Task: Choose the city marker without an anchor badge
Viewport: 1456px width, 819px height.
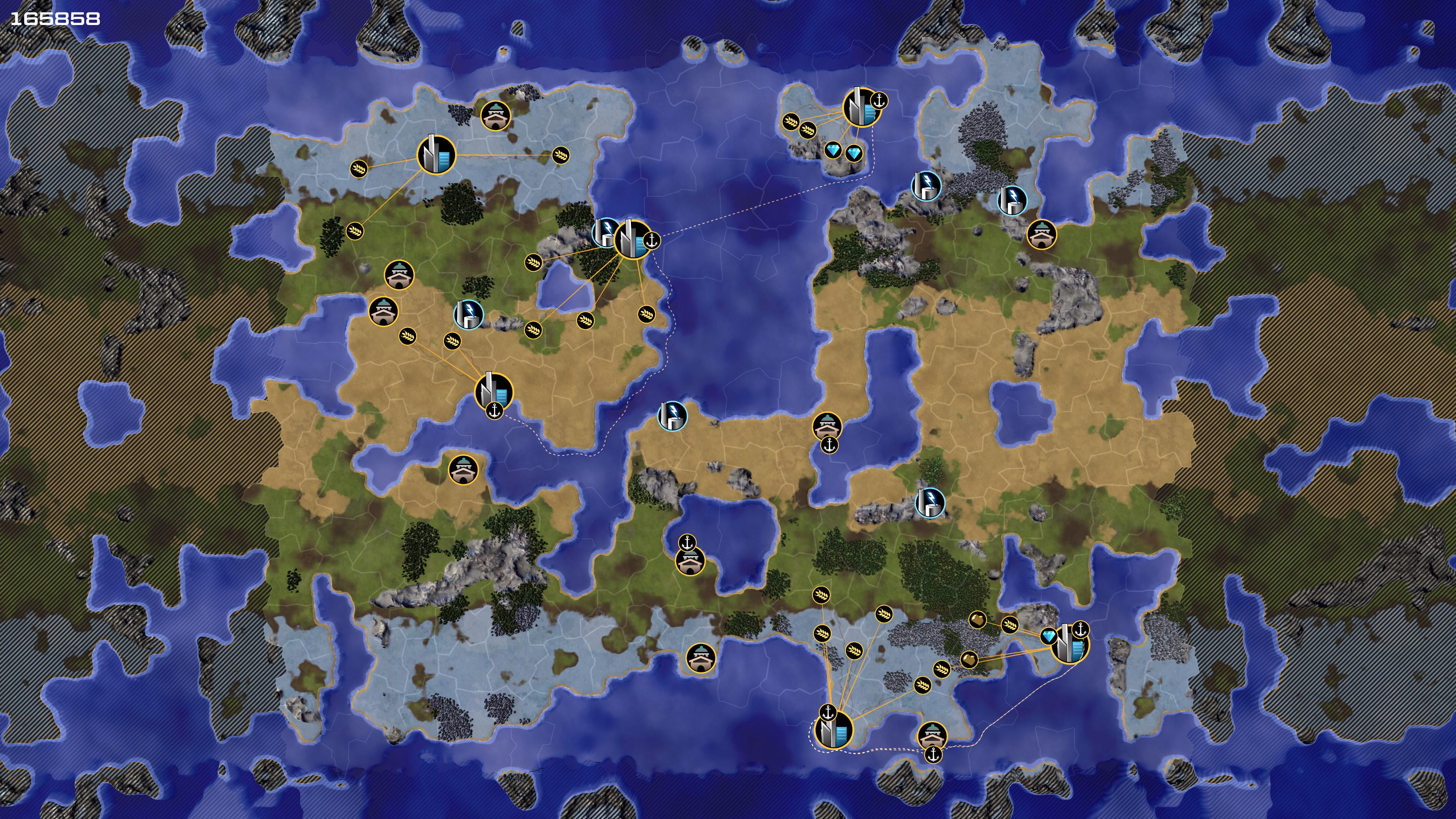Action: pyautogui.click(x=436, y=154)
